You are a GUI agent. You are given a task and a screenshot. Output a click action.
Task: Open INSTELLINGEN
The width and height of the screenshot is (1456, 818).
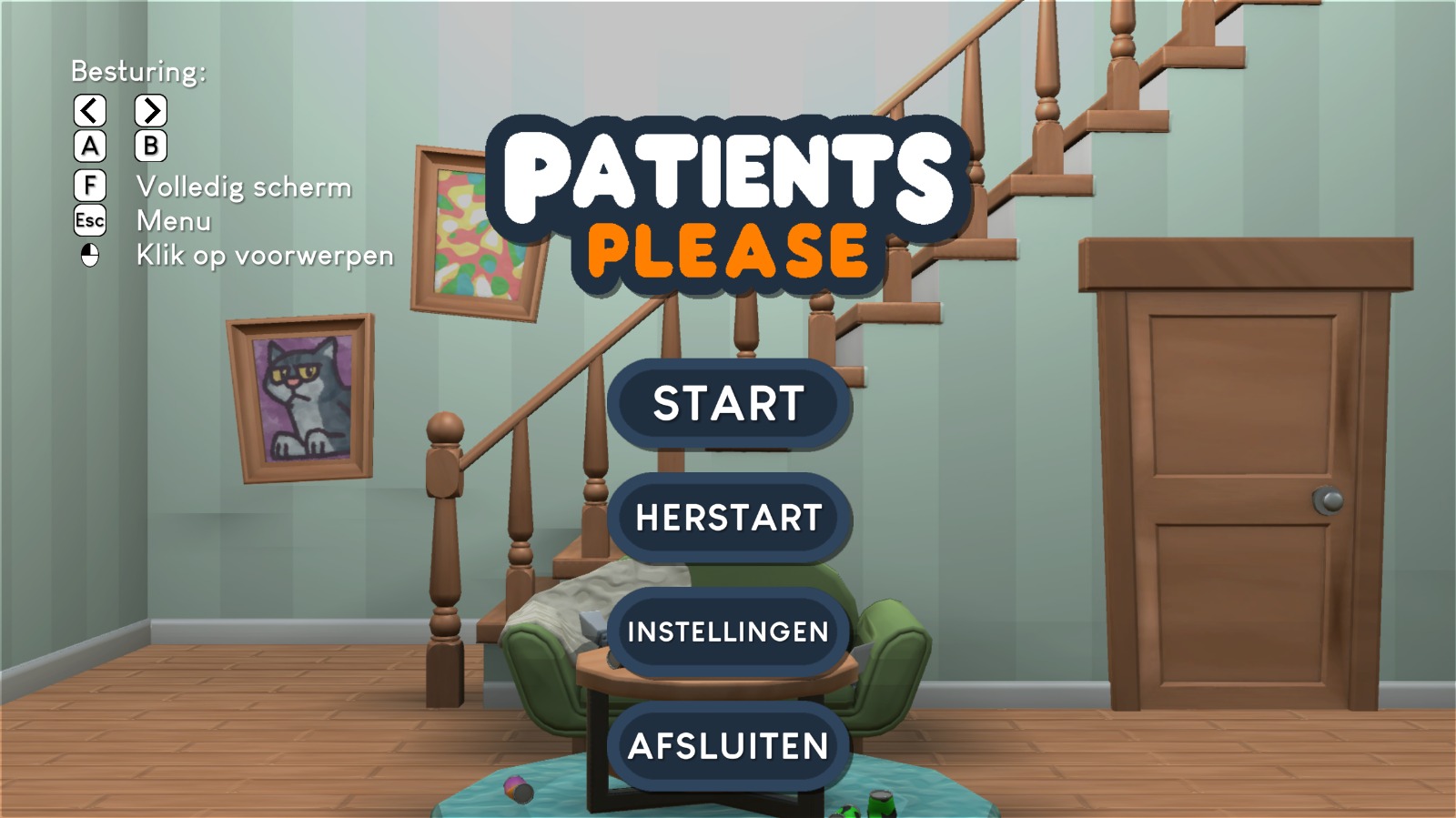[728, 631]
